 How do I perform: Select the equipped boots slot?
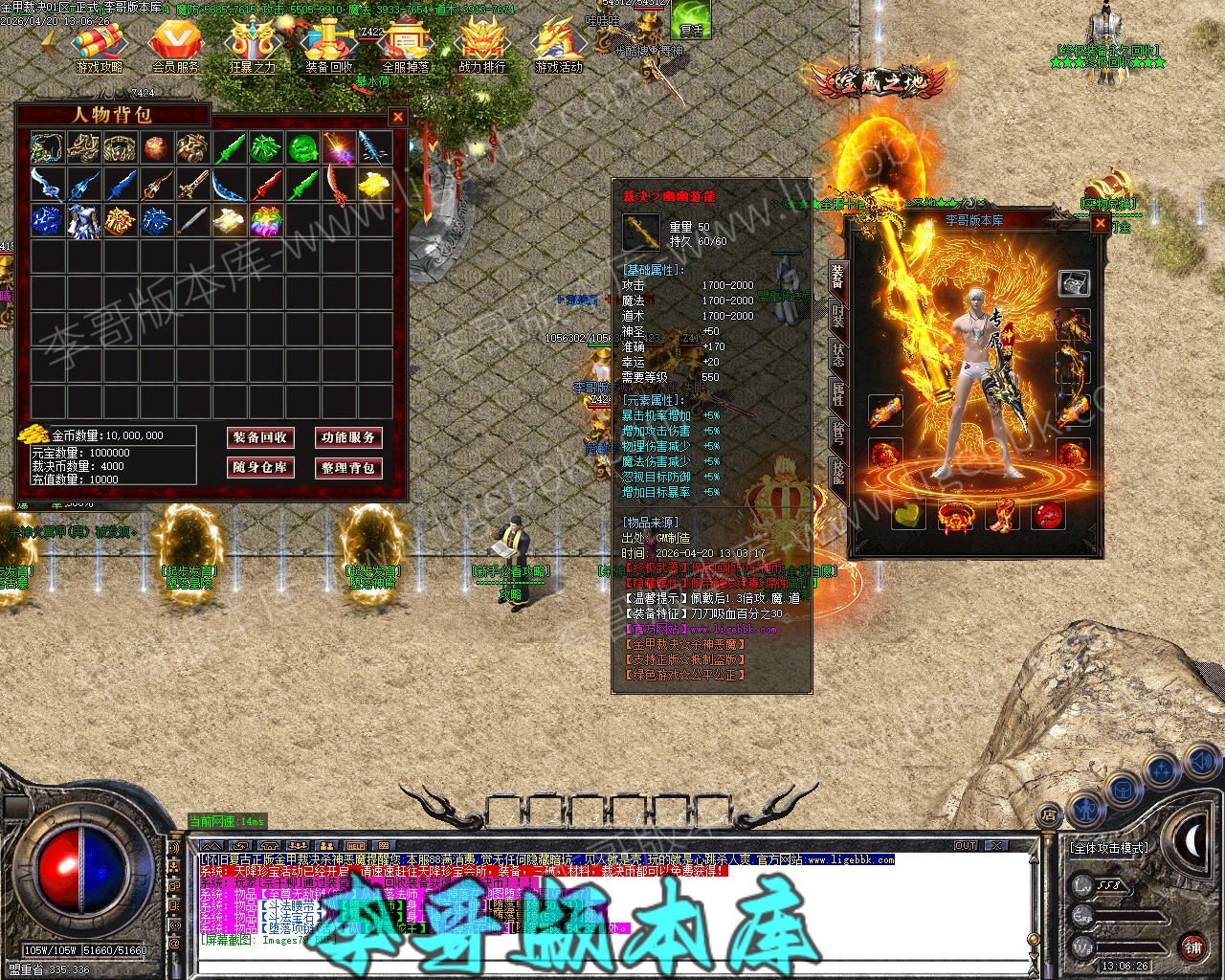pos(1002,516)
